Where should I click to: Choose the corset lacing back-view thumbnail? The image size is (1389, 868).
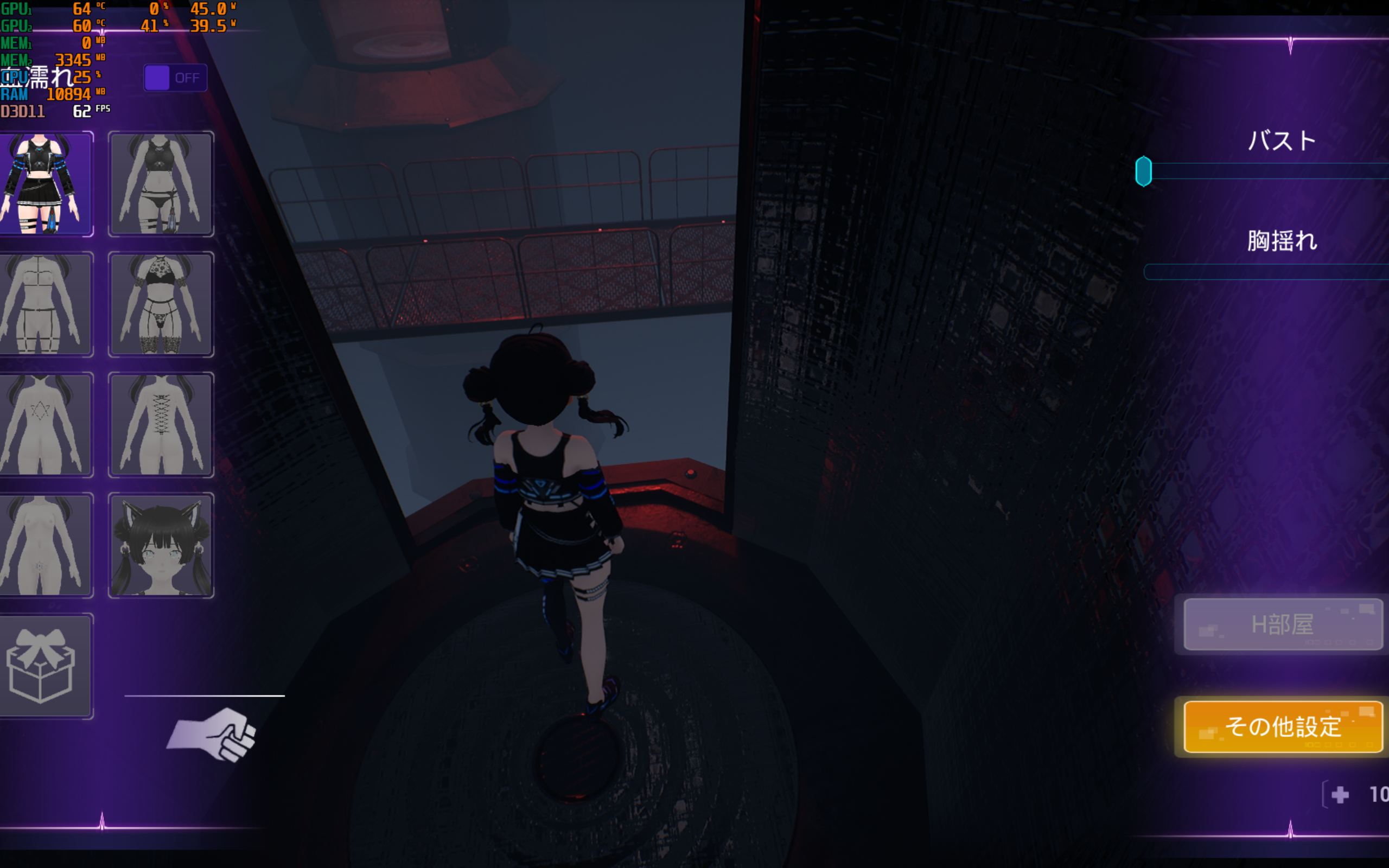pyautogui.click(x=161, y=425)
